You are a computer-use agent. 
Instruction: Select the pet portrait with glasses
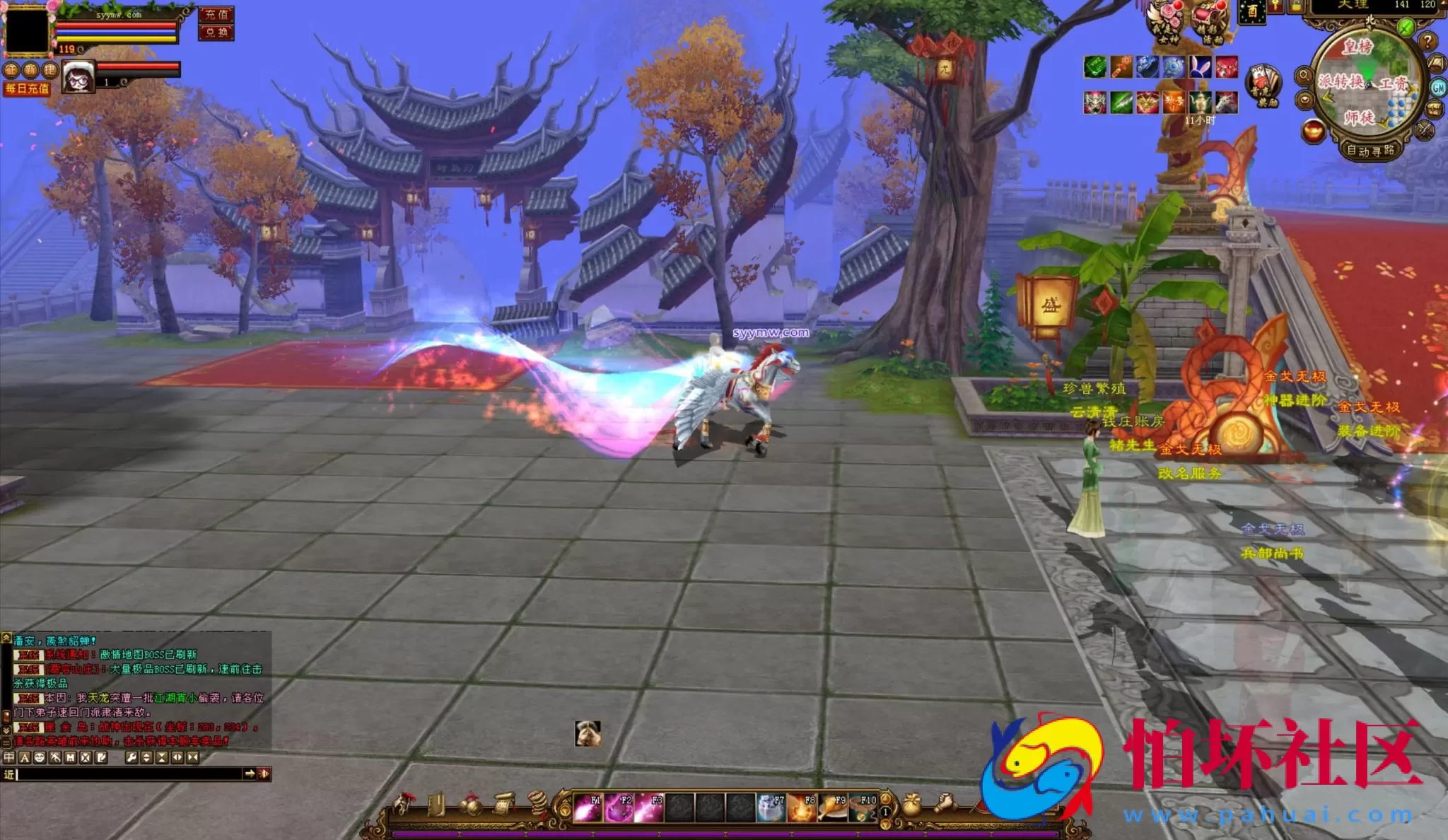pos(78,76)
